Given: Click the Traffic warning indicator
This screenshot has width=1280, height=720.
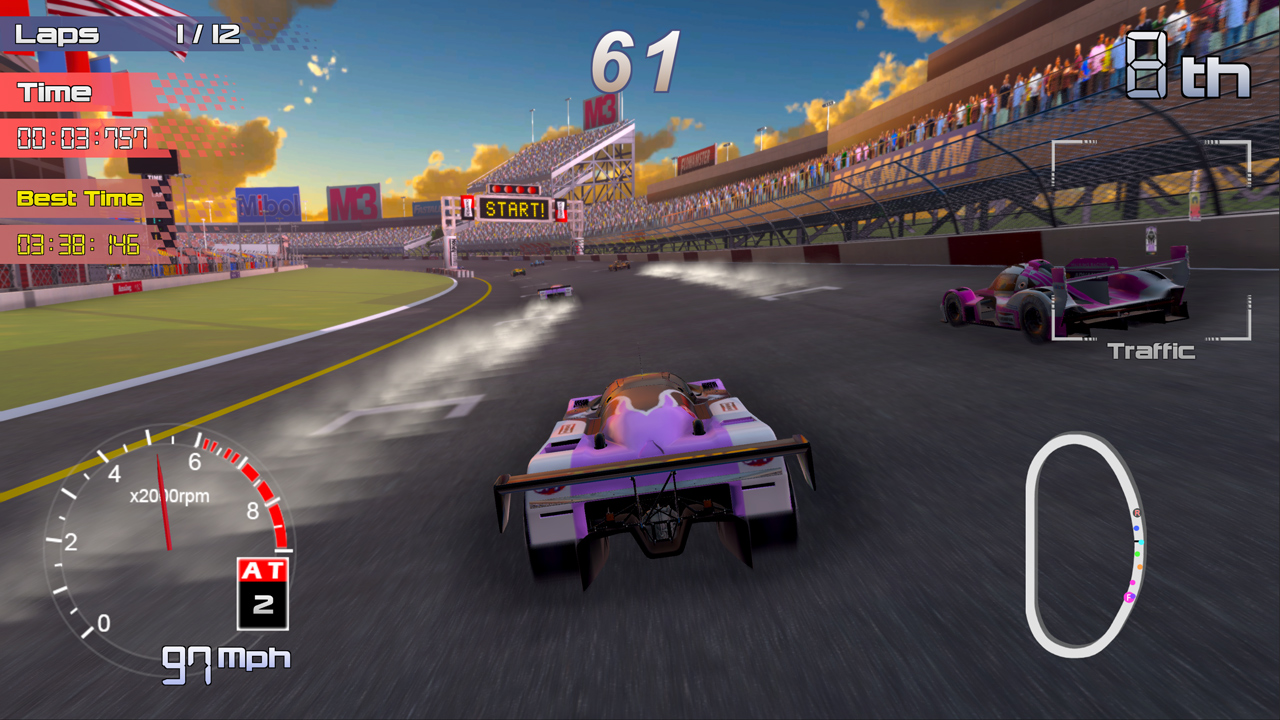Looking at the screenshot, I should tap(1150, 350).
